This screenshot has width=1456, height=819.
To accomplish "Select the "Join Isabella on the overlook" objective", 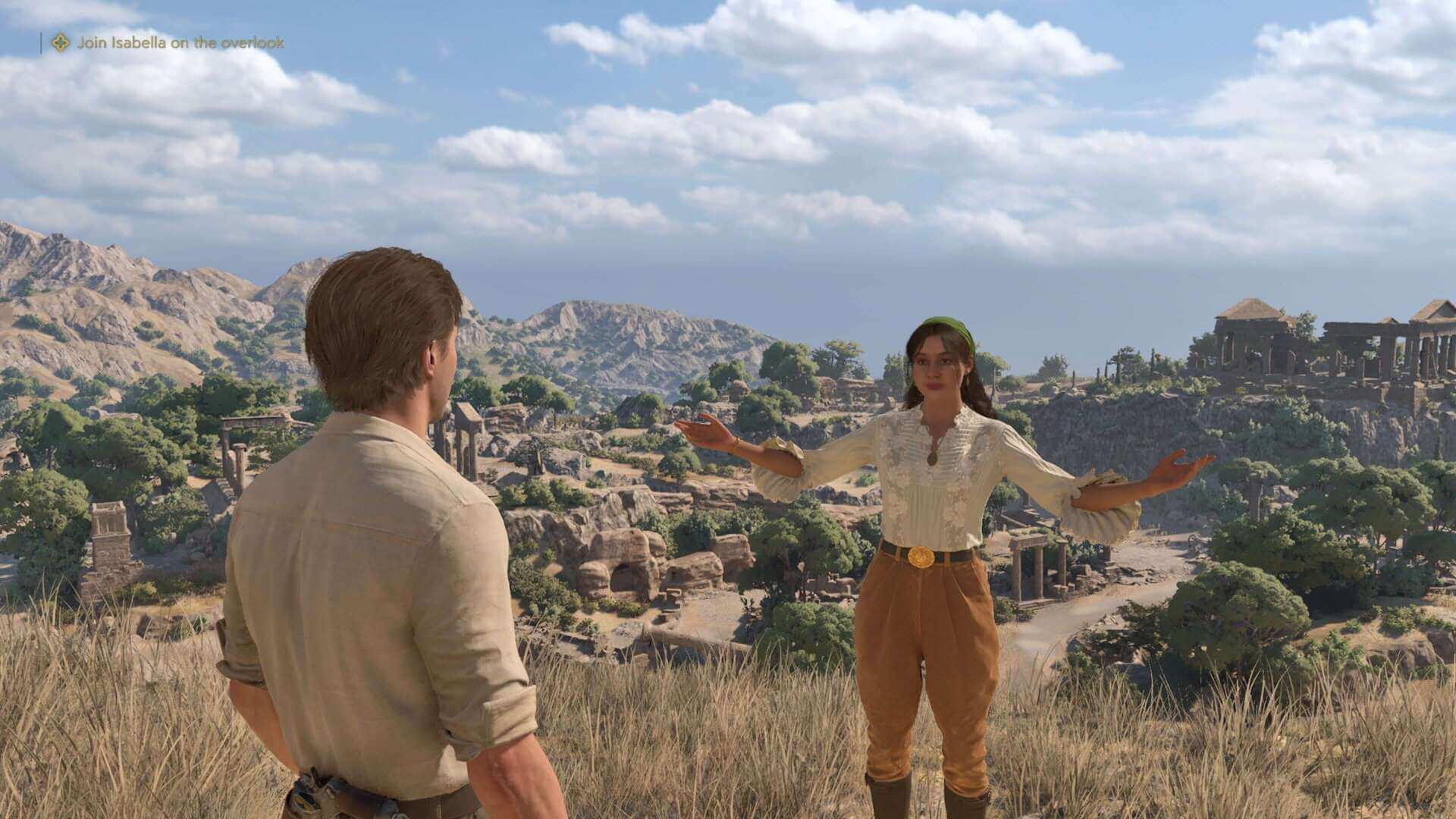I will point(180,43).
